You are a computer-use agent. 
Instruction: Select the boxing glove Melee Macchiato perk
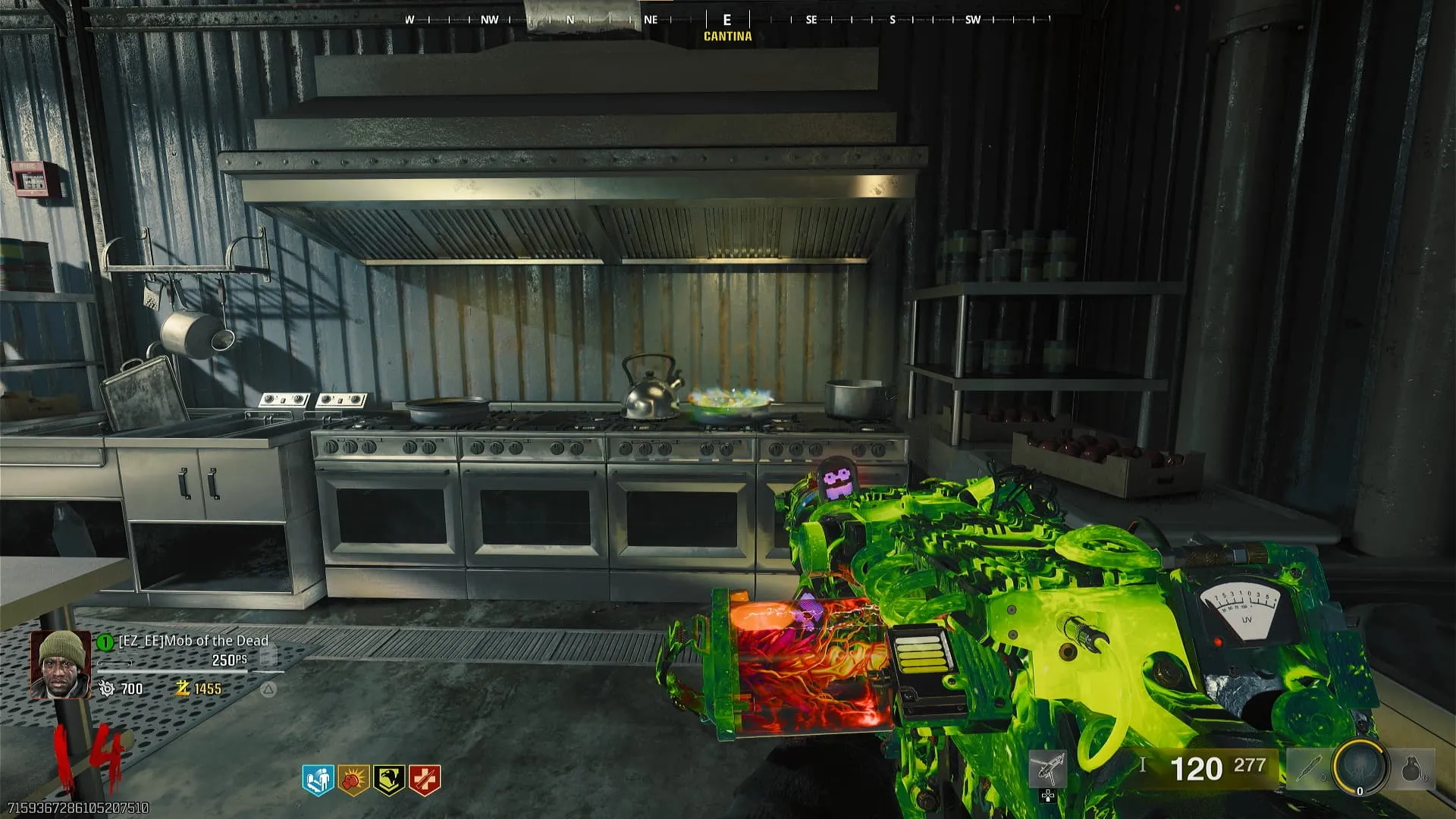pyautogui.click(x=353, y=780)
